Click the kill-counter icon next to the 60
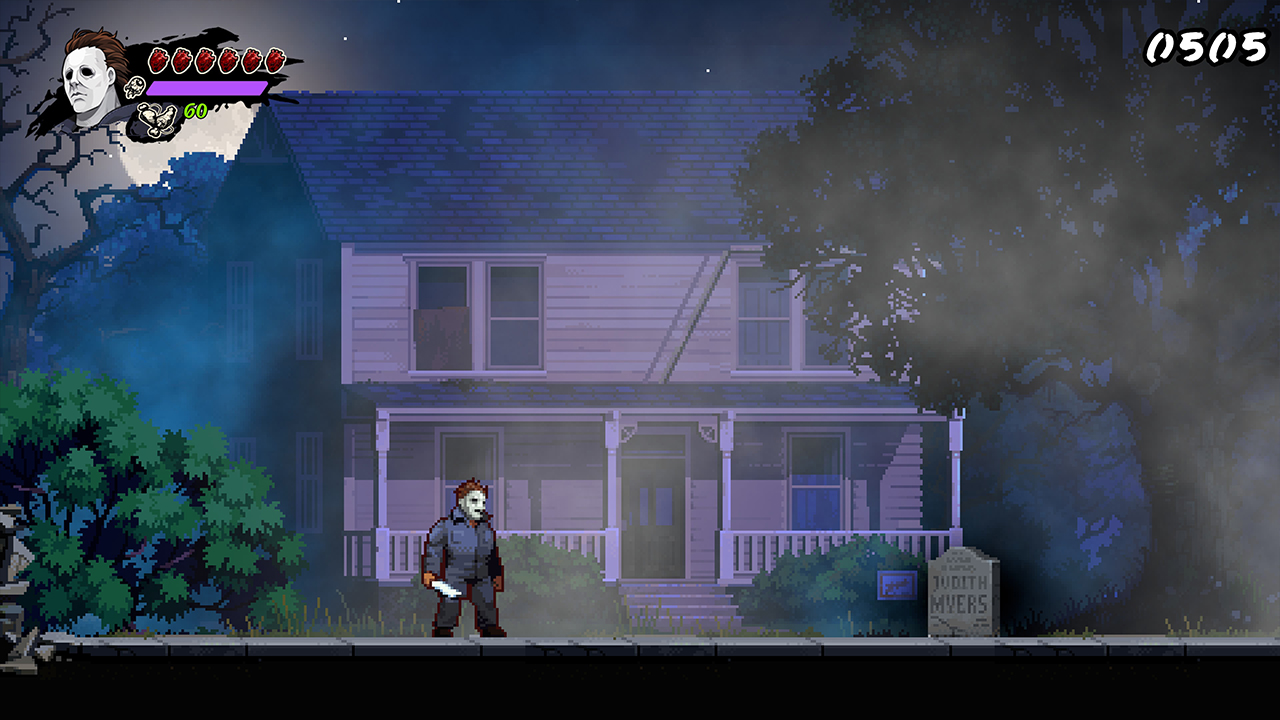Screen dimensions: 1280x720 click(x=156, y=116)
